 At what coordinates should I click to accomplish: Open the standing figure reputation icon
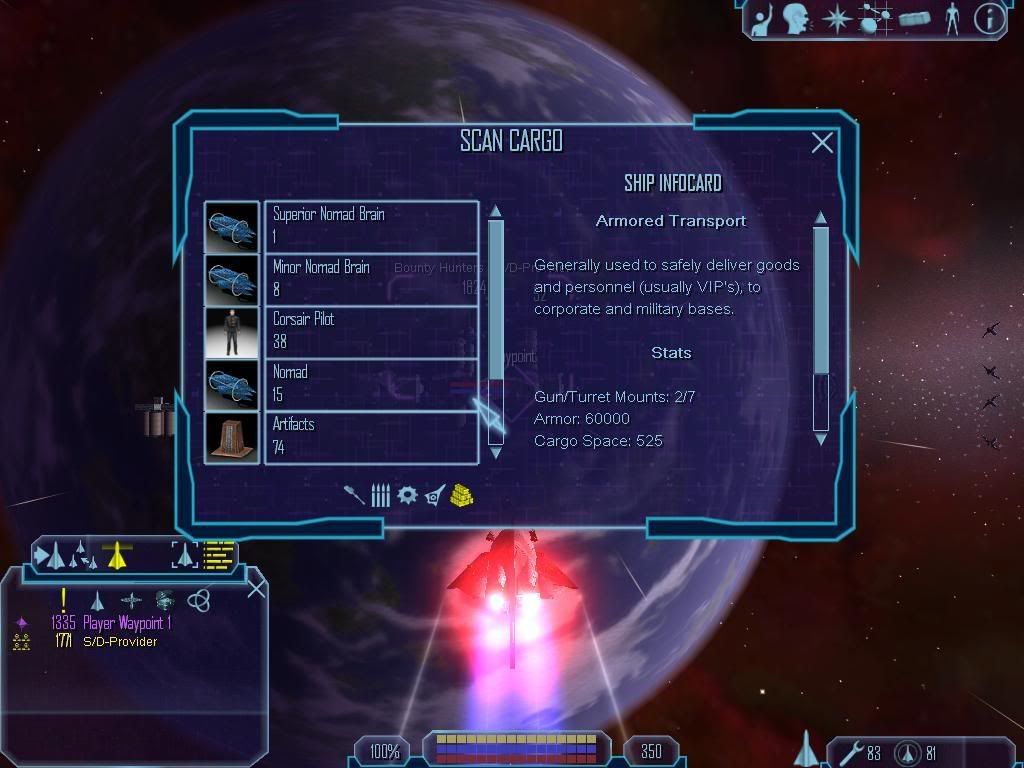951,19
